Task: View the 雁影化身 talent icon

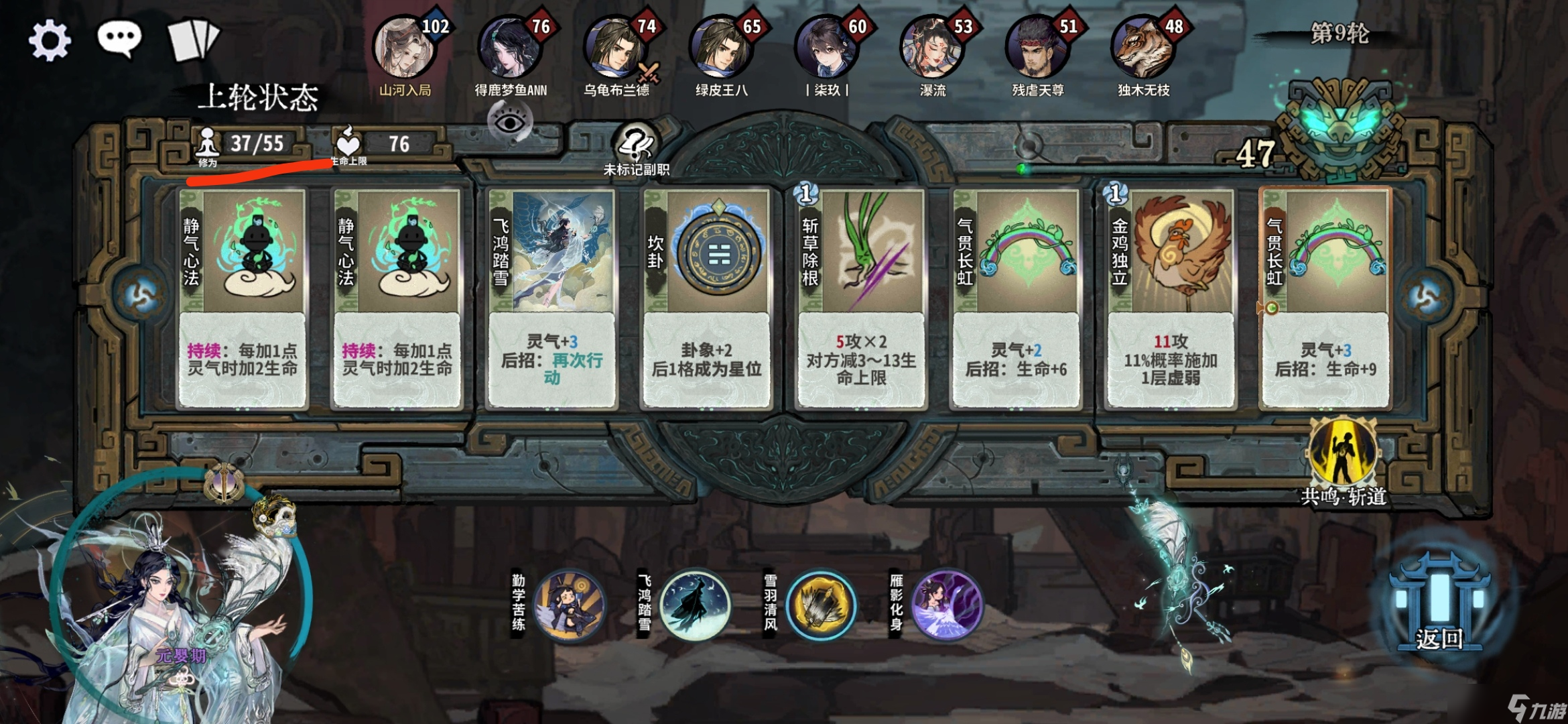Action: point(945,605)
